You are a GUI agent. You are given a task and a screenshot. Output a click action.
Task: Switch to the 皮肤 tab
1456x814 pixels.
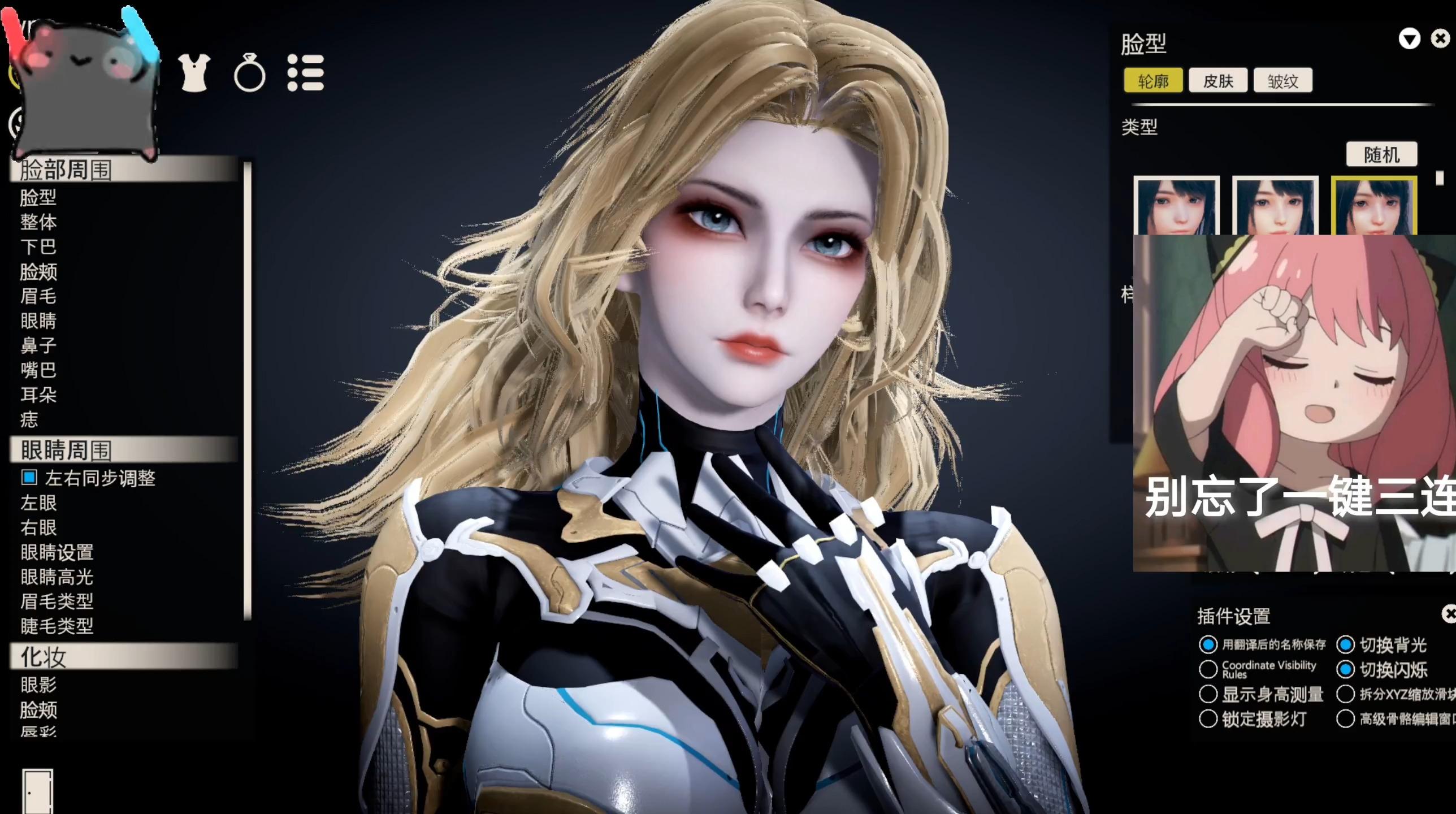(1219, 80)
